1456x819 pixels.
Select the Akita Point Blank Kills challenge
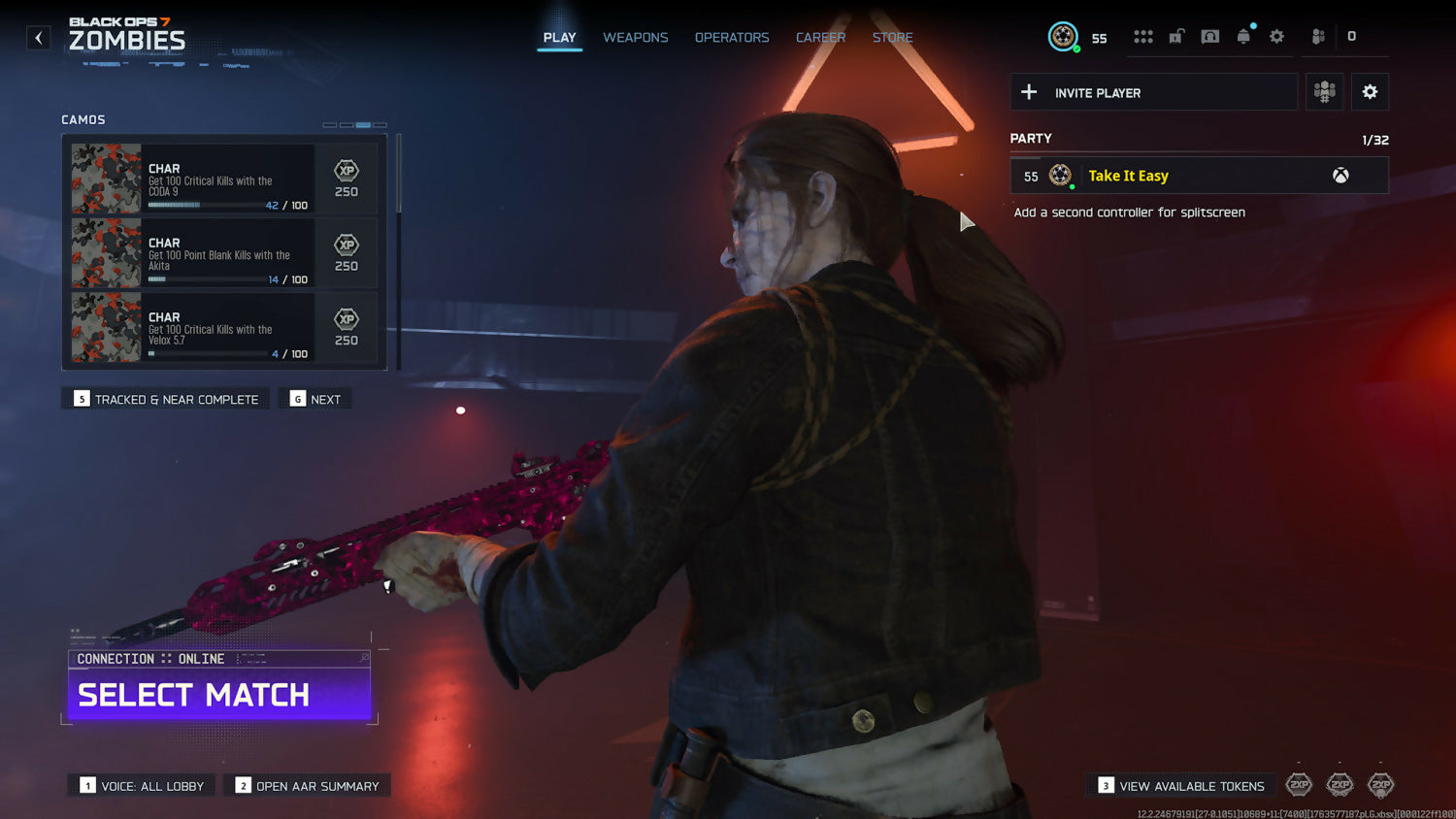pos(224,253)
